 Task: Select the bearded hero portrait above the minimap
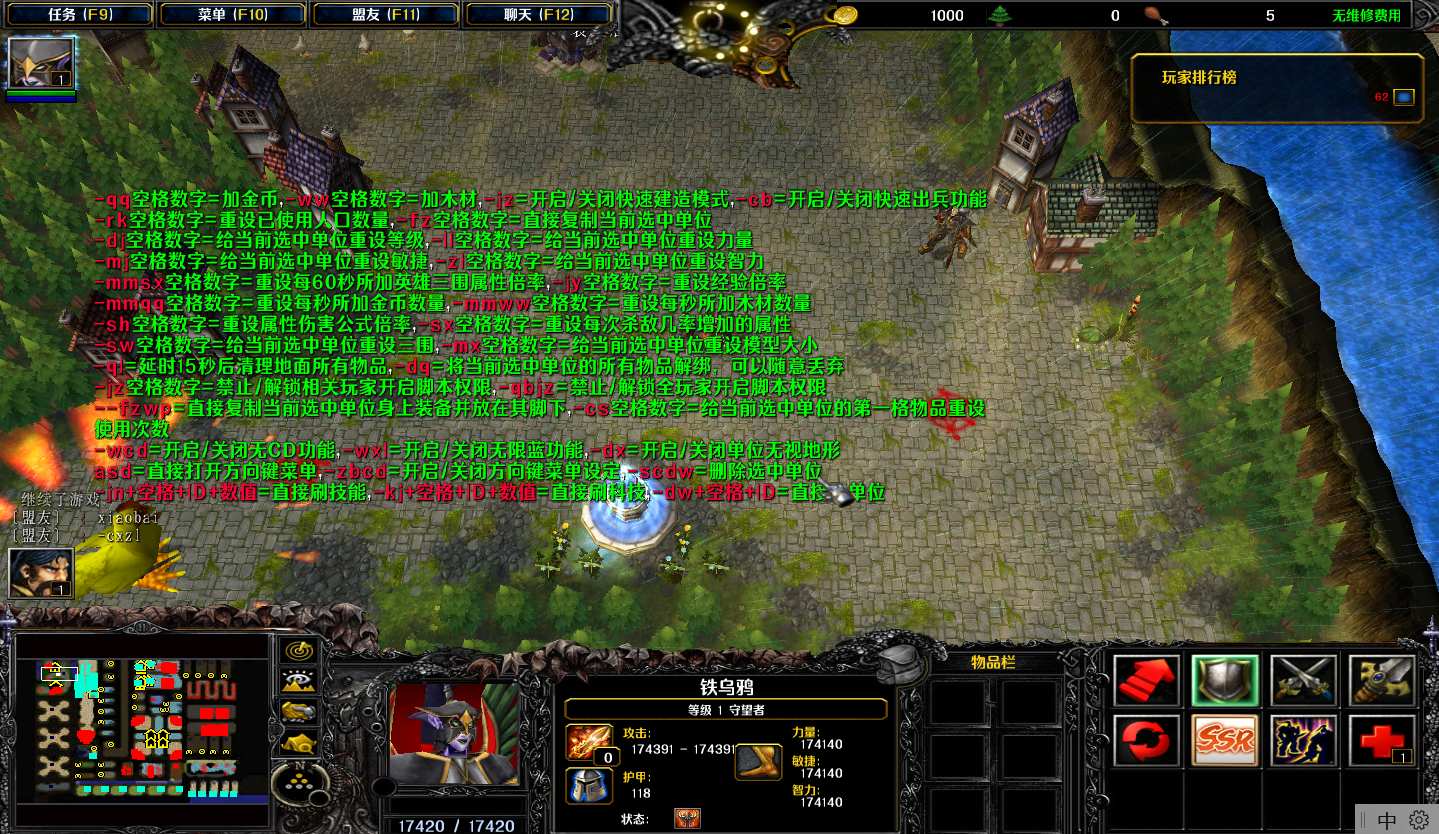tap(40, 572)
